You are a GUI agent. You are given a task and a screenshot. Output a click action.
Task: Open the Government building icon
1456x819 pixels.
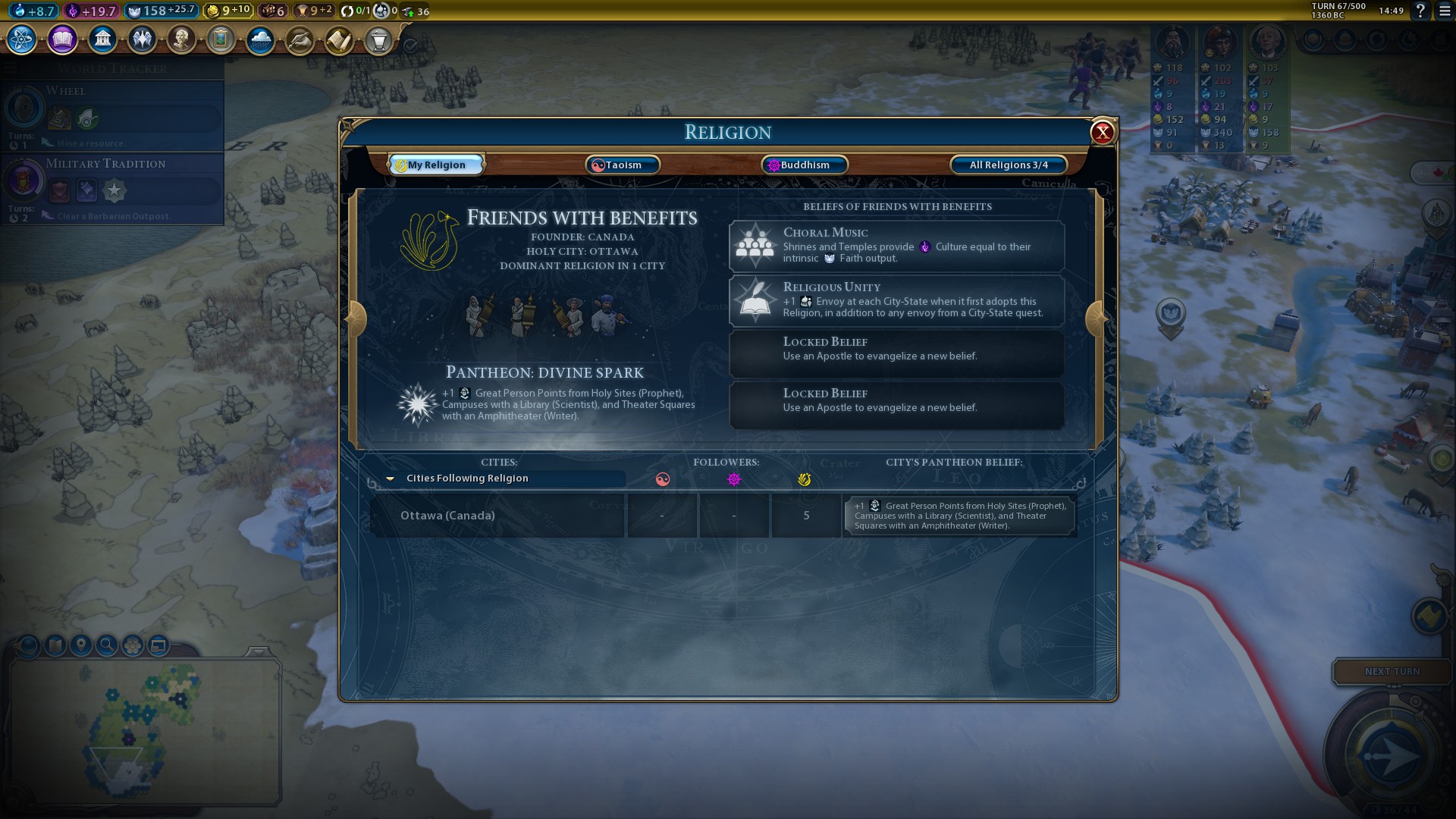(102, 39)
